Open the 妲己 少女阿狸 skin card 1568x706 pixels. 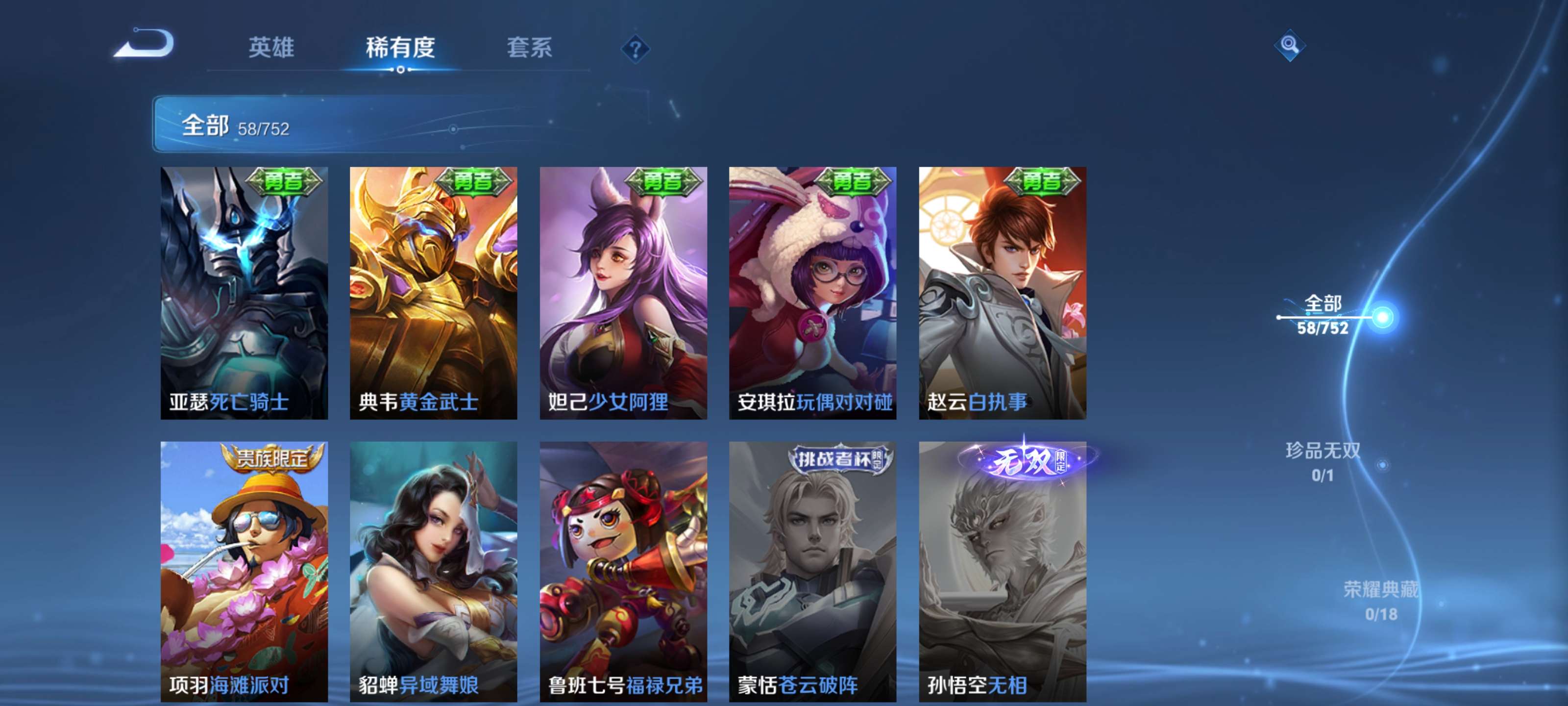pyautogui.click(x=623, y=292)
